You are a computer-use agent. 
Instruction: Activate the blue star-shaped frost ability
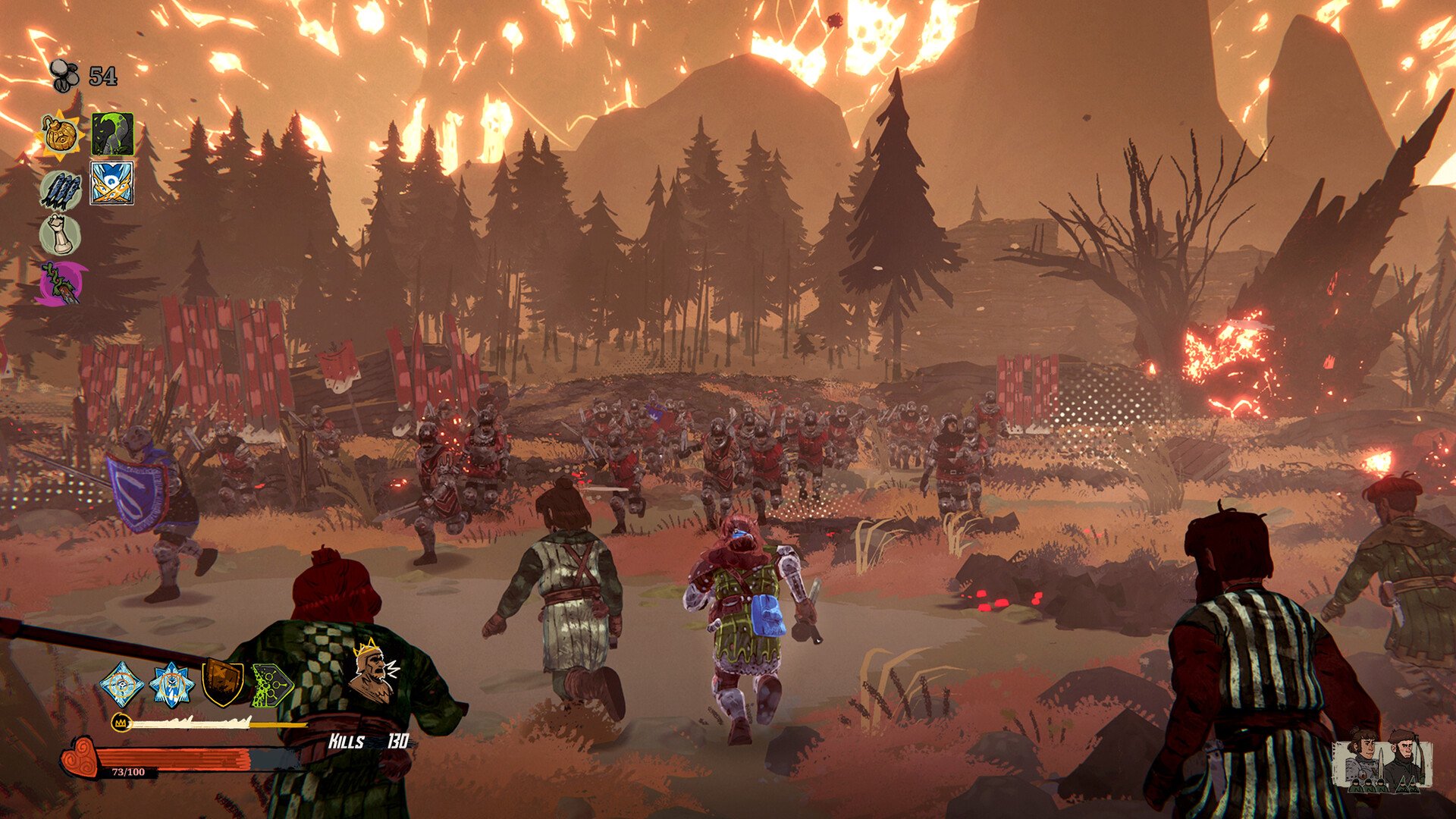tap(171, 684)
